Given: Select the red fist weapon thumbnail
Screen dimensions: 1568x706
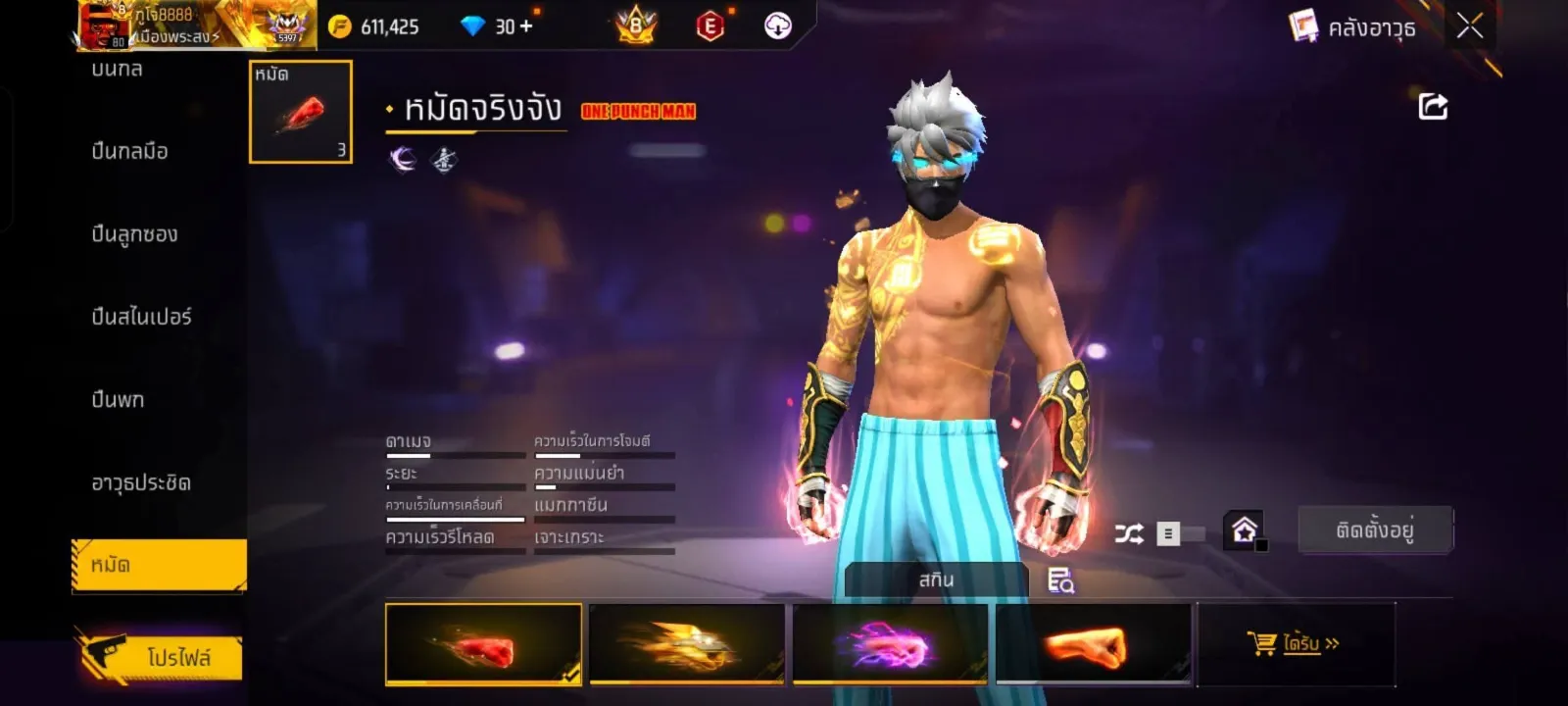Looking at the screenshot, I should click(301, 112).
